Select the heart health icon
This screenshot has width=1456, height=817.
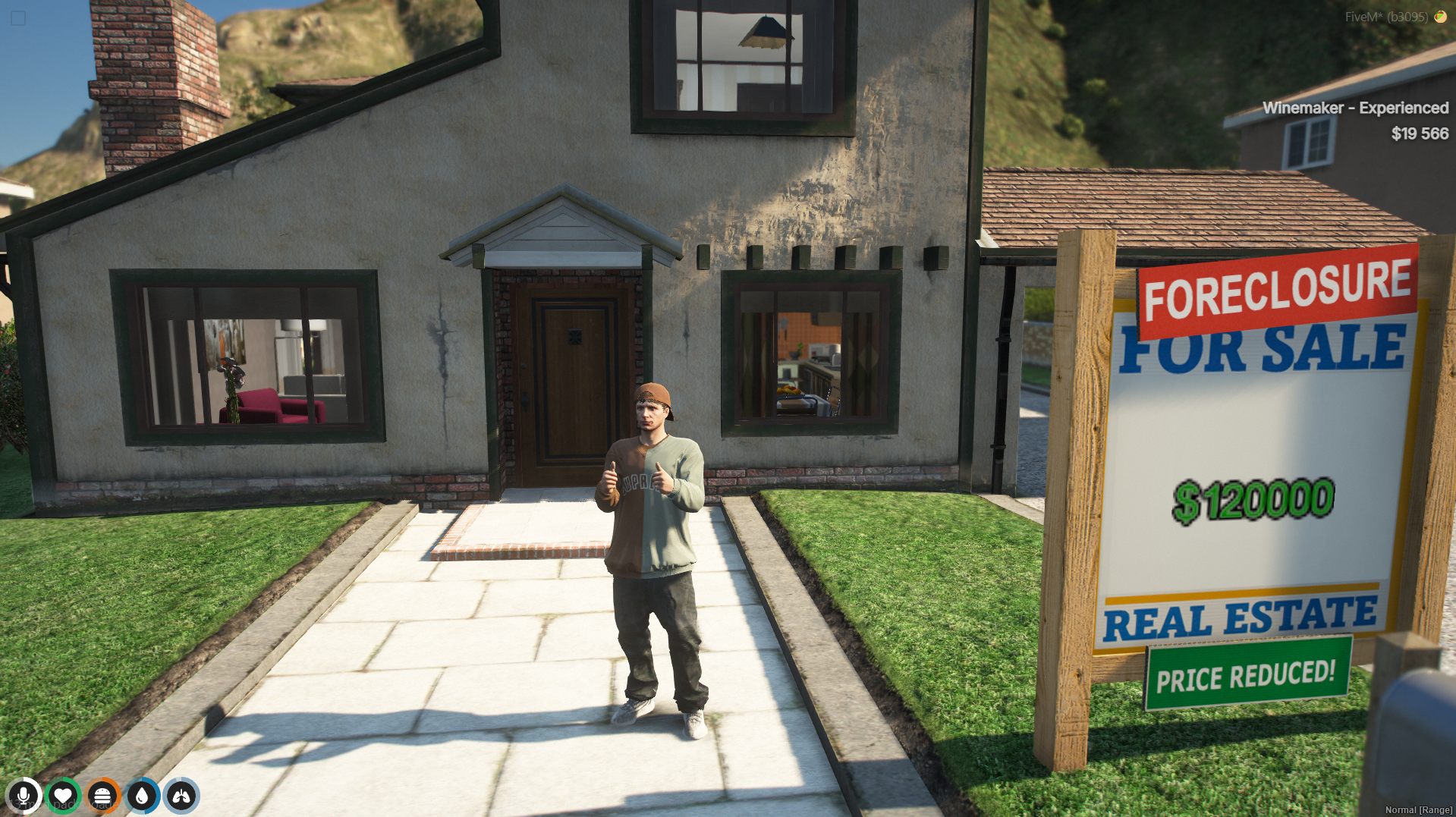click(63, 796)
